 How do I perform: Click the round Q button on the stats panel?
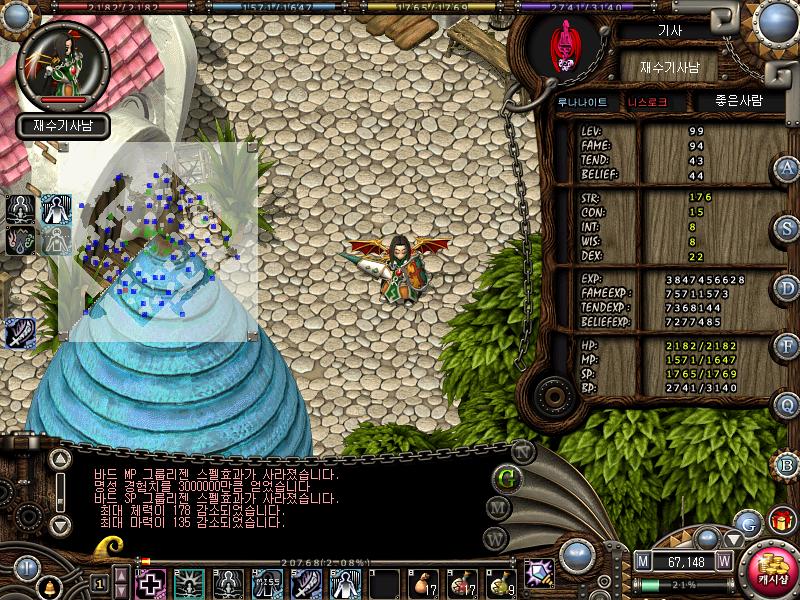[x=787, y=405]
